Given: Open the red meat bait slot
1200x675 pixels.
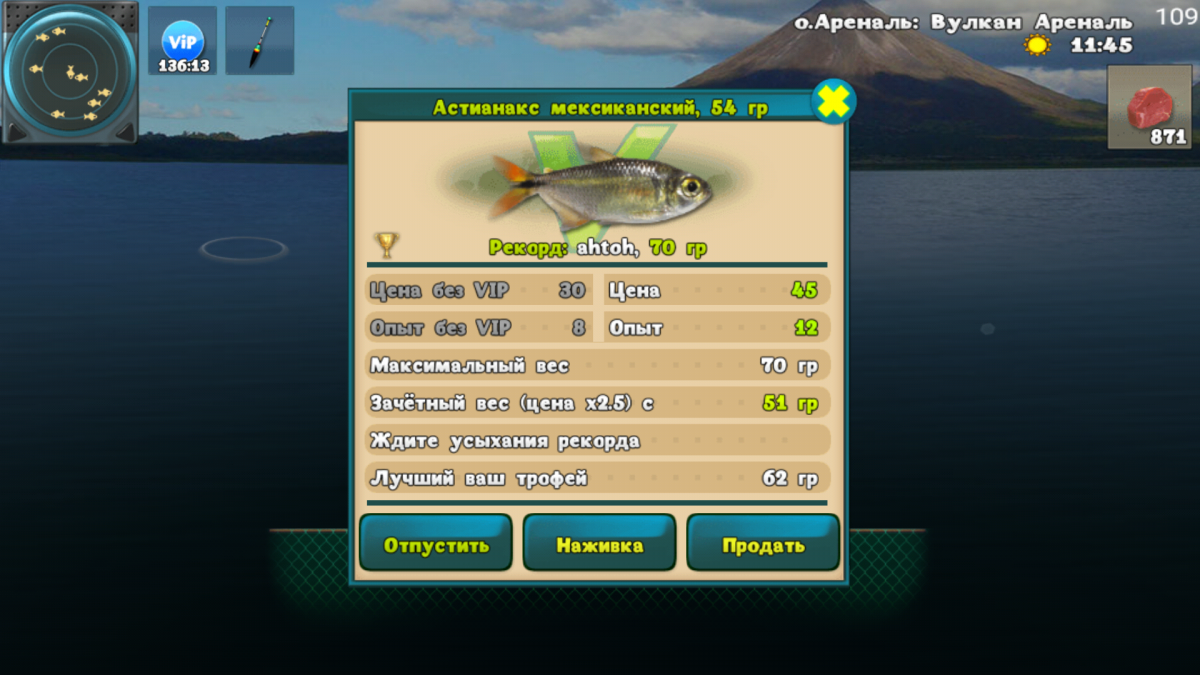Looking at the screenshot, I should tap(1149, 108).
